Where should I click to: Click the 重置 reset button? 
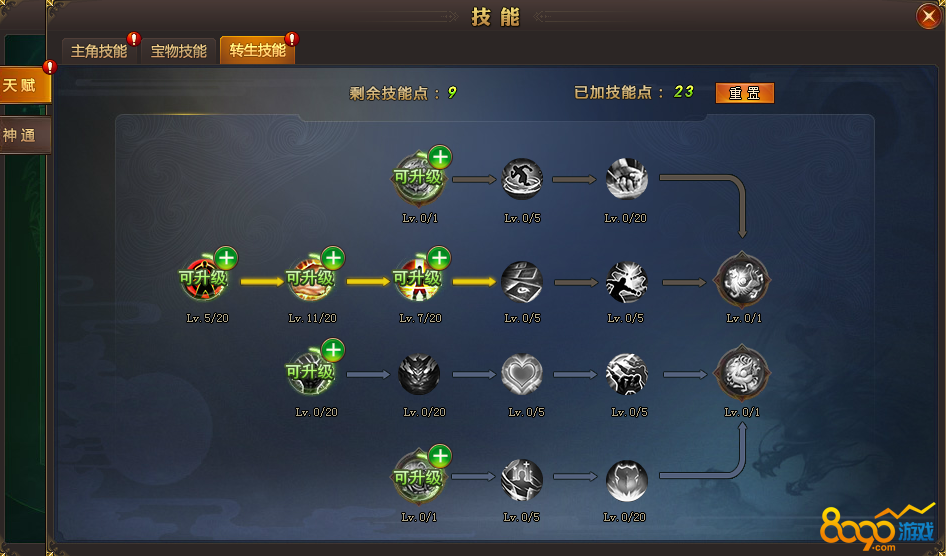[x=744, y=93]
